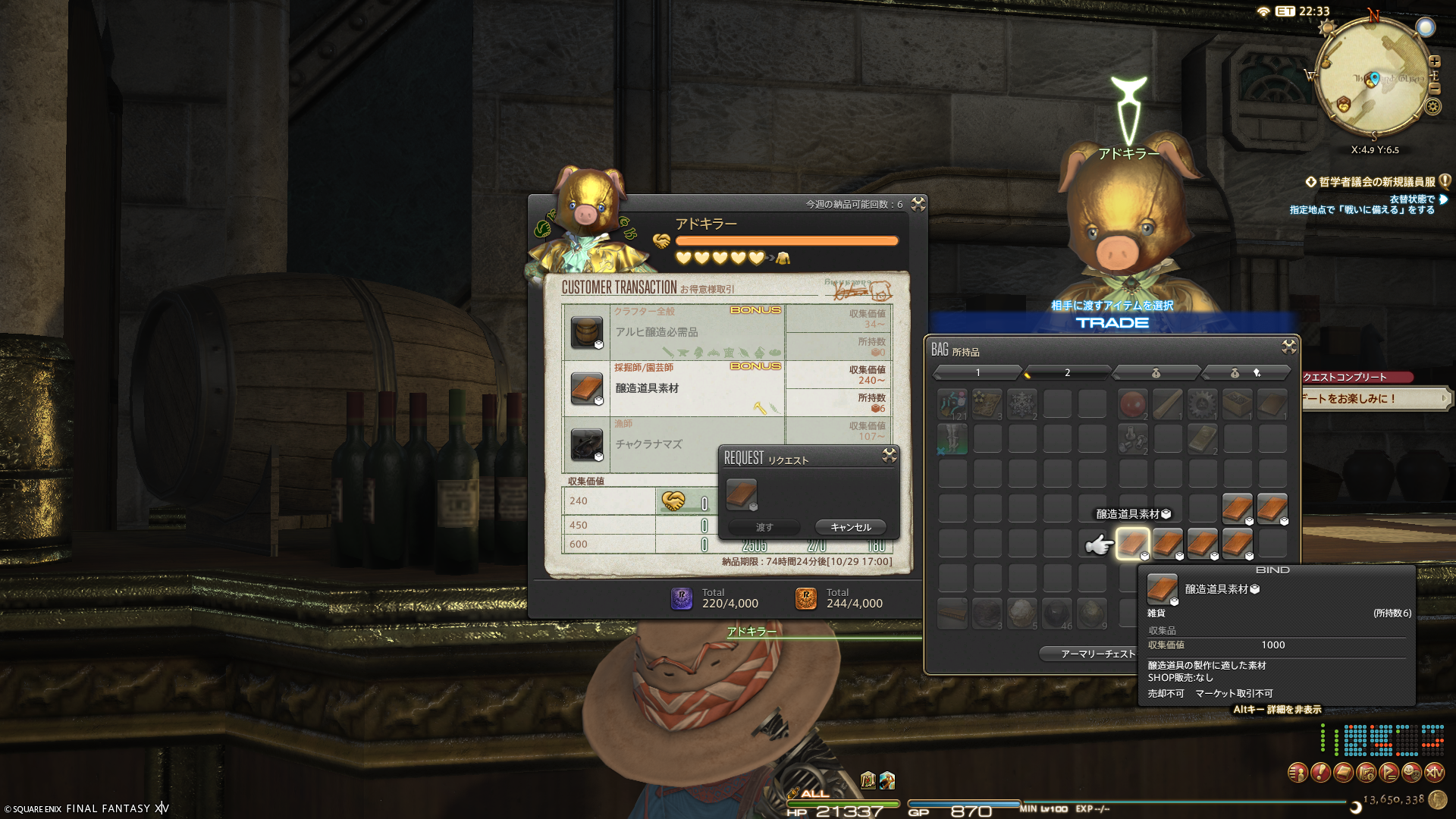Click the 渡す hand-over button

click(764, 527)
